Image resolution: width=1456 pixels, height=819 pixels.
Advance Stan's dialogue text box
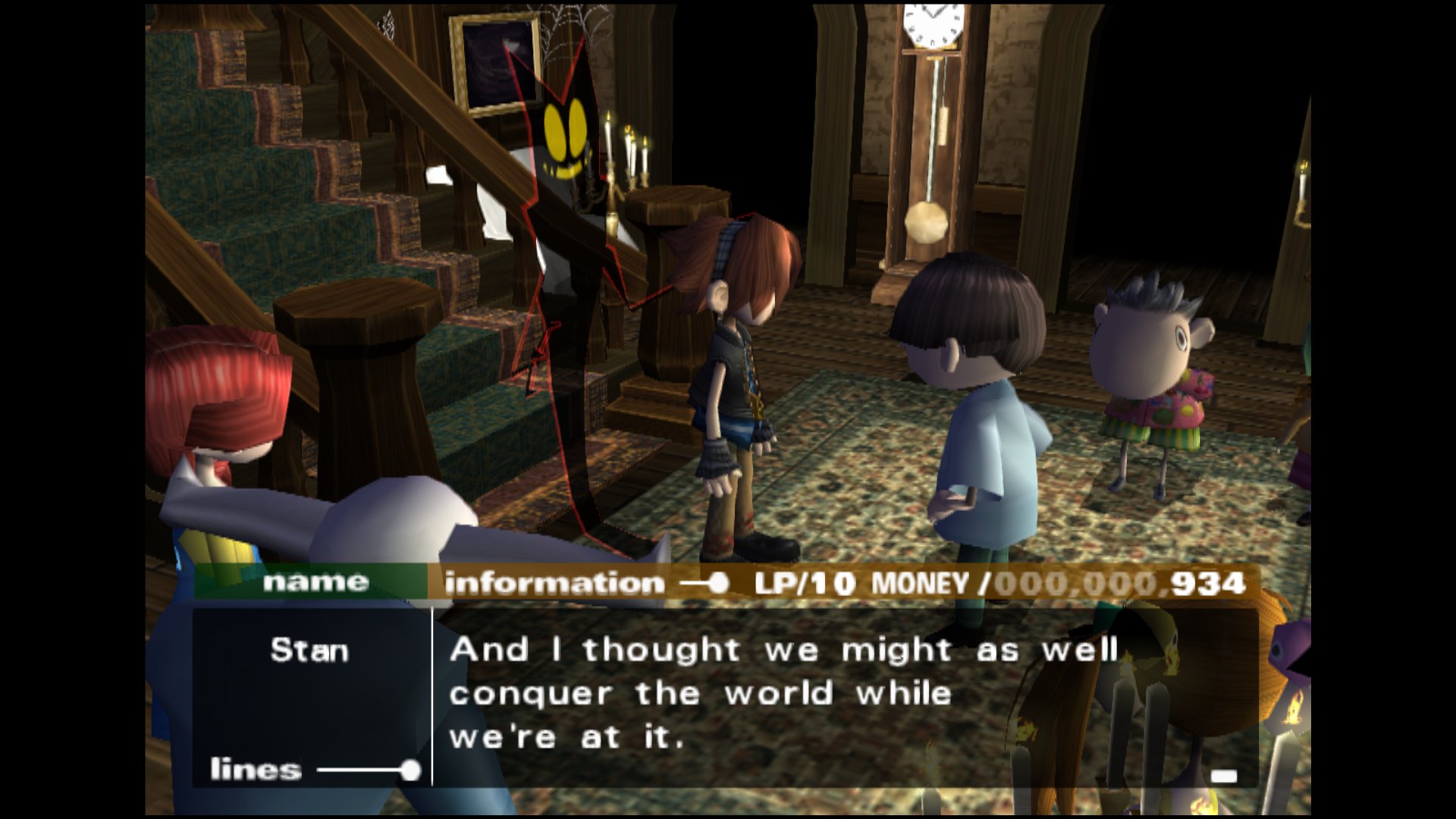[x=783, y=694]
